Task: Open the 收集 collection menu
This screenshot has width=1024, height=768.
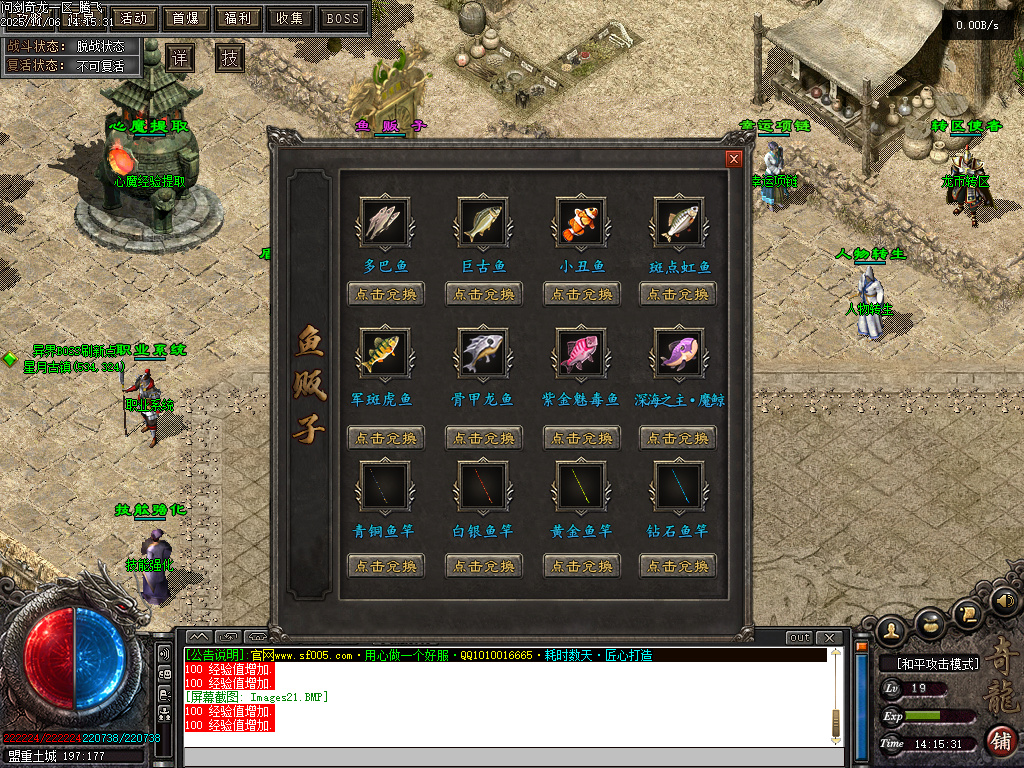Action: click(x=290, y=18)
